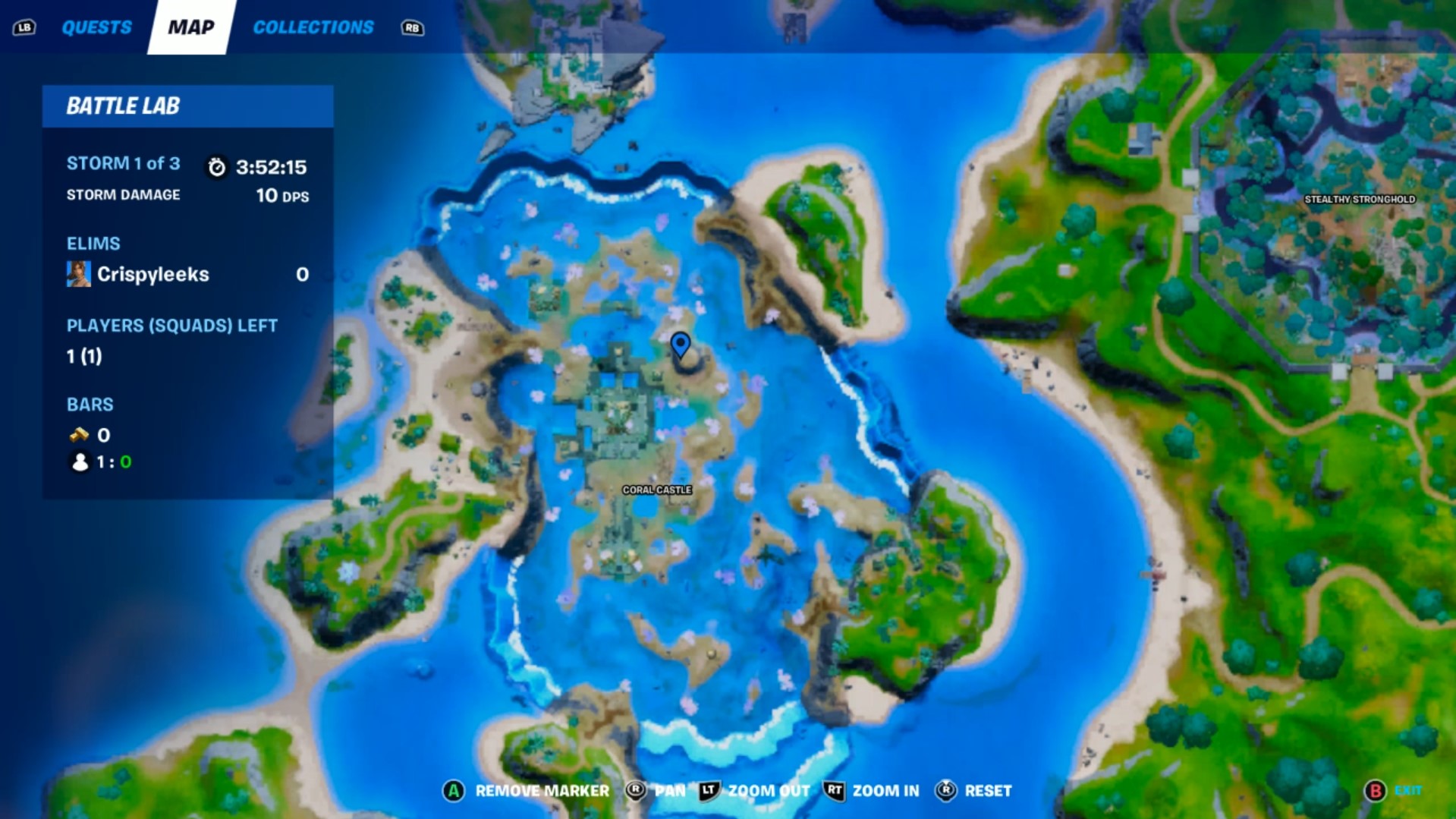
Task: Click the B button icon beside Exit
Action: click(1378, 790)
